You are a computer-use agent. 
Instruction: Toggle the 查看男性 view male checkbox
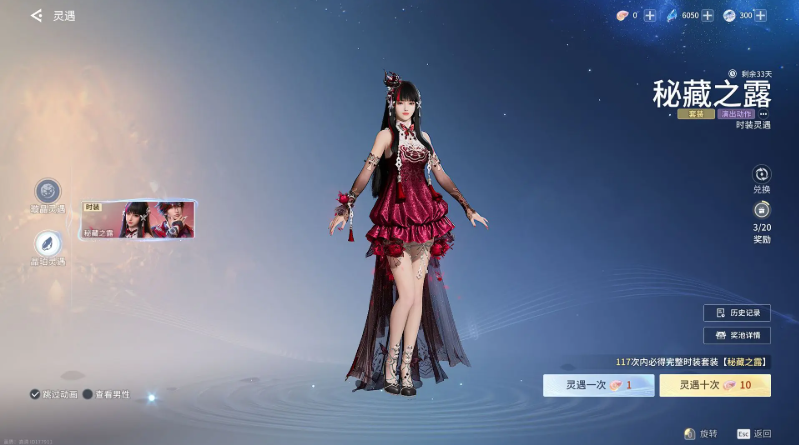tap(88, 394)
